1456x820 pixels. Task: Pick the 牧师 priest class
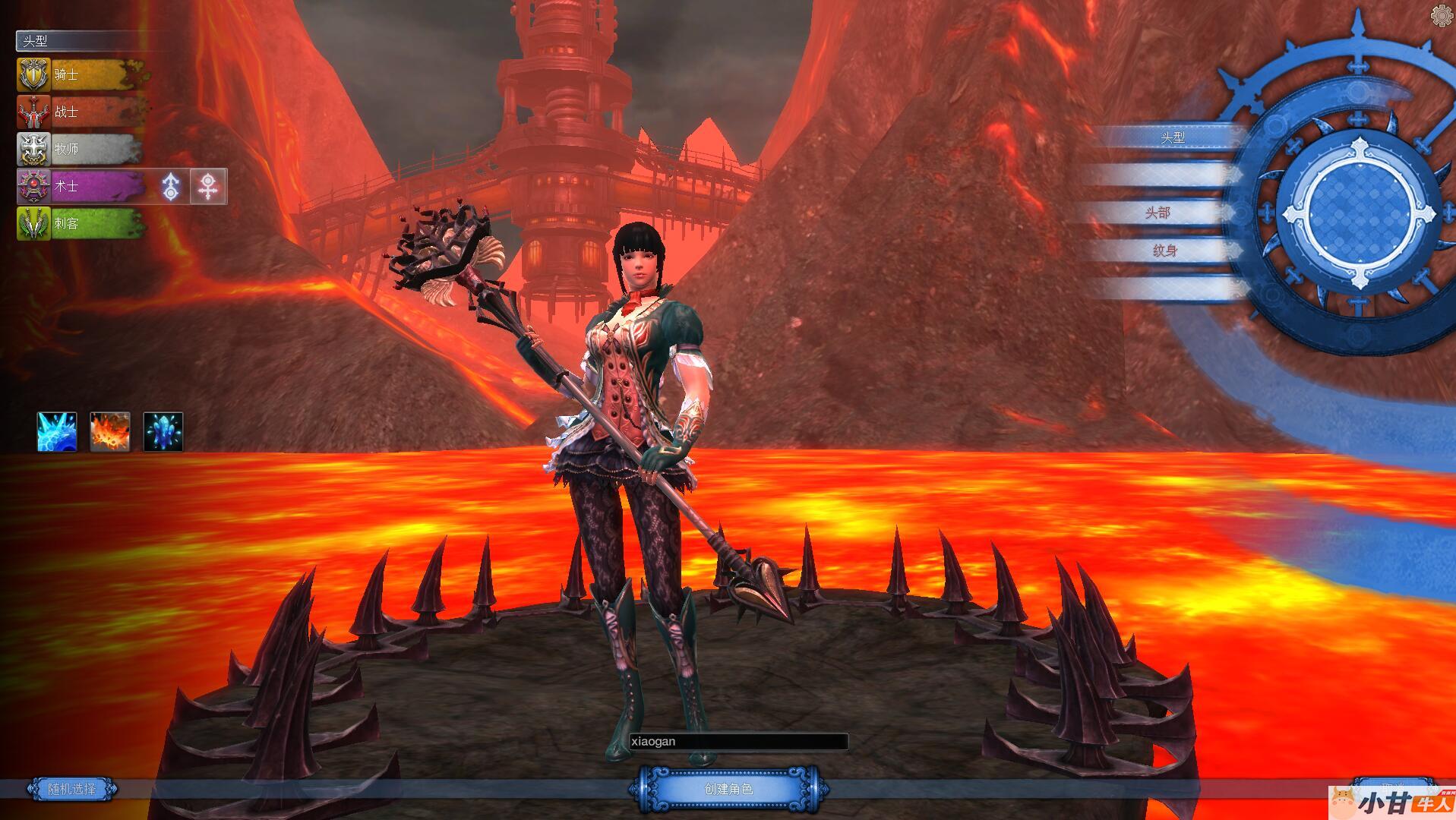[80, 149]
